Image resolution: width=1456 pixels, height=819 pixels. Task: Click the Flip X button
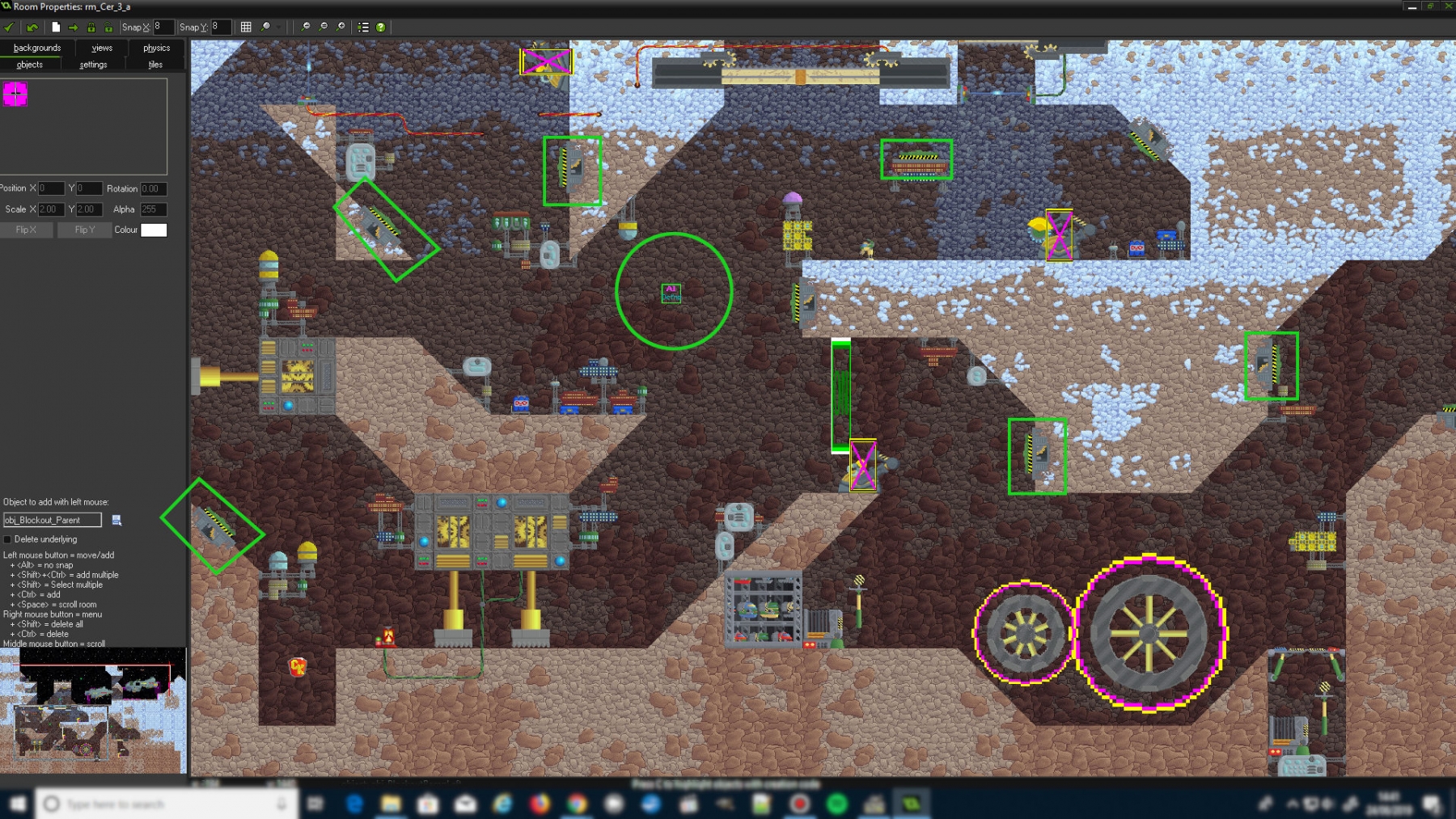tap(27, 230)
